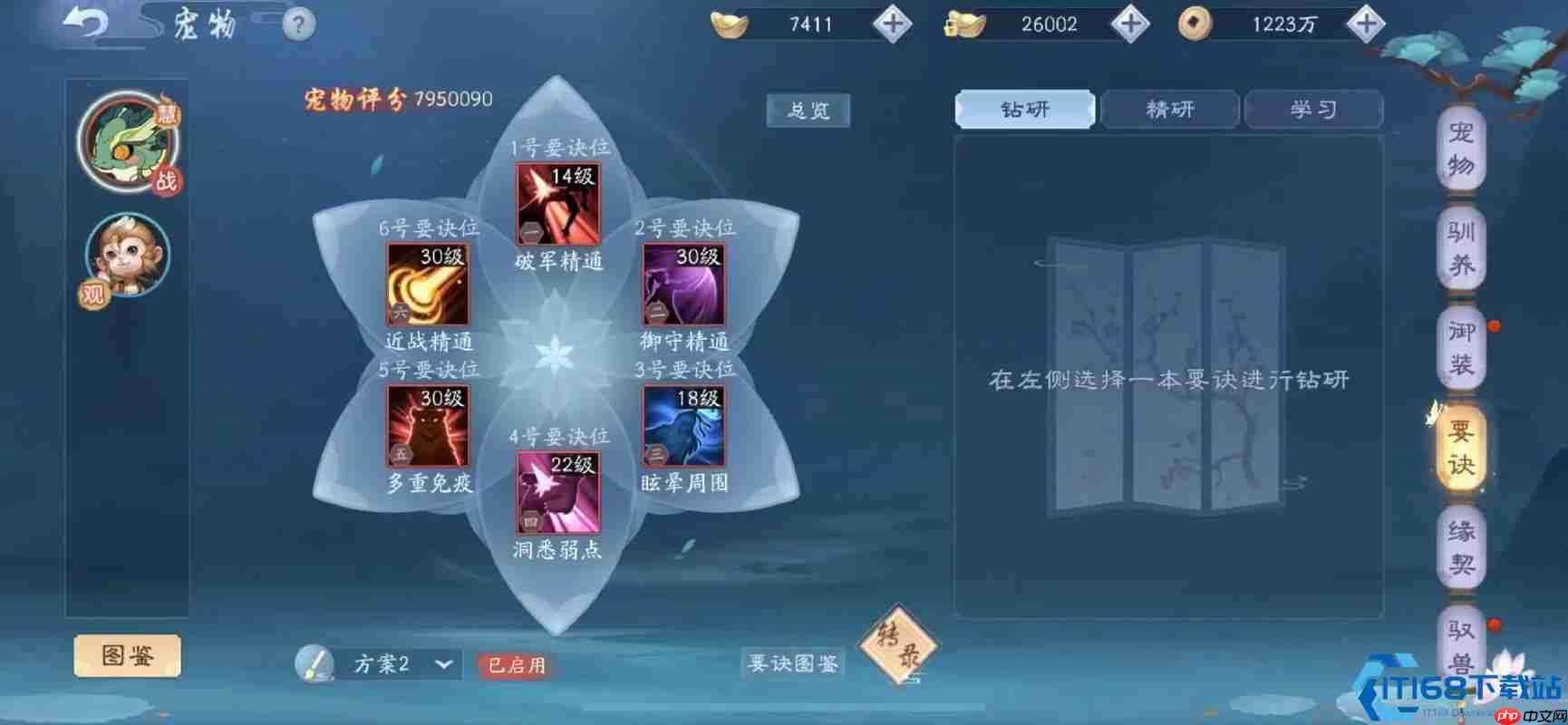Open the 方案2 plan dropdown
Viewport: 1568px width, 725px height.
[392, 664]
